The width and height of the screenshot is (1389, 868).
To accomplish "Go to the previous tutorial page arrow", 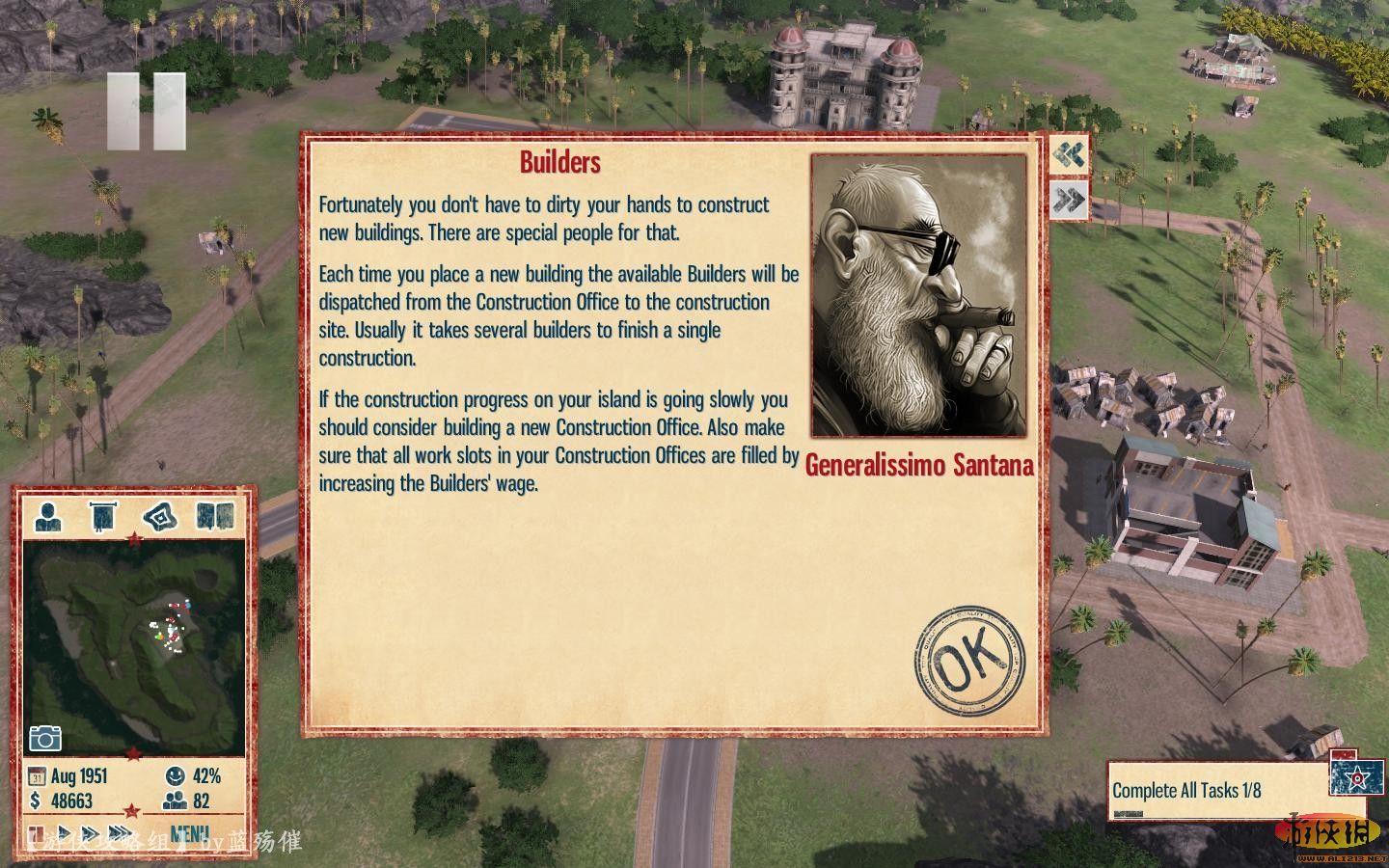I will [1069, 155].
